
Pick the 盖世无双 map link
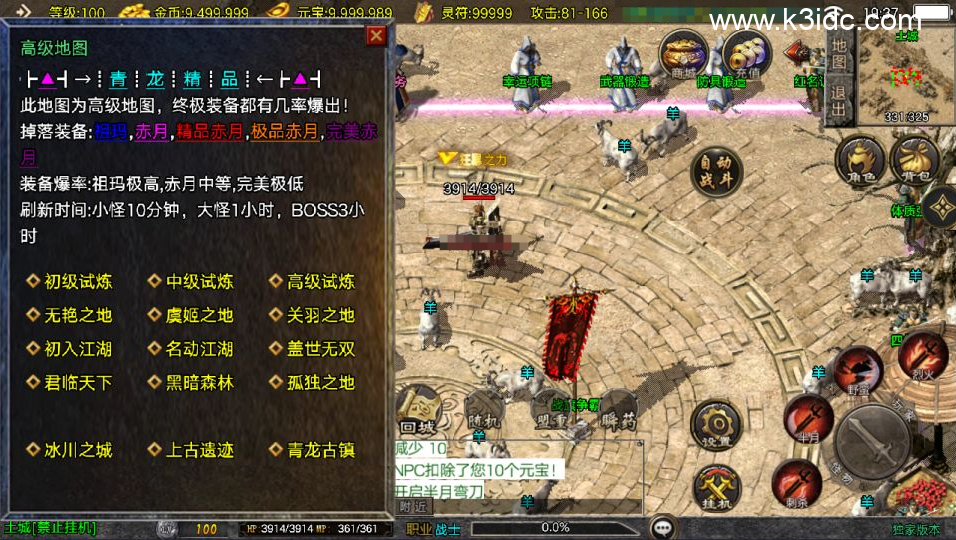320,349
